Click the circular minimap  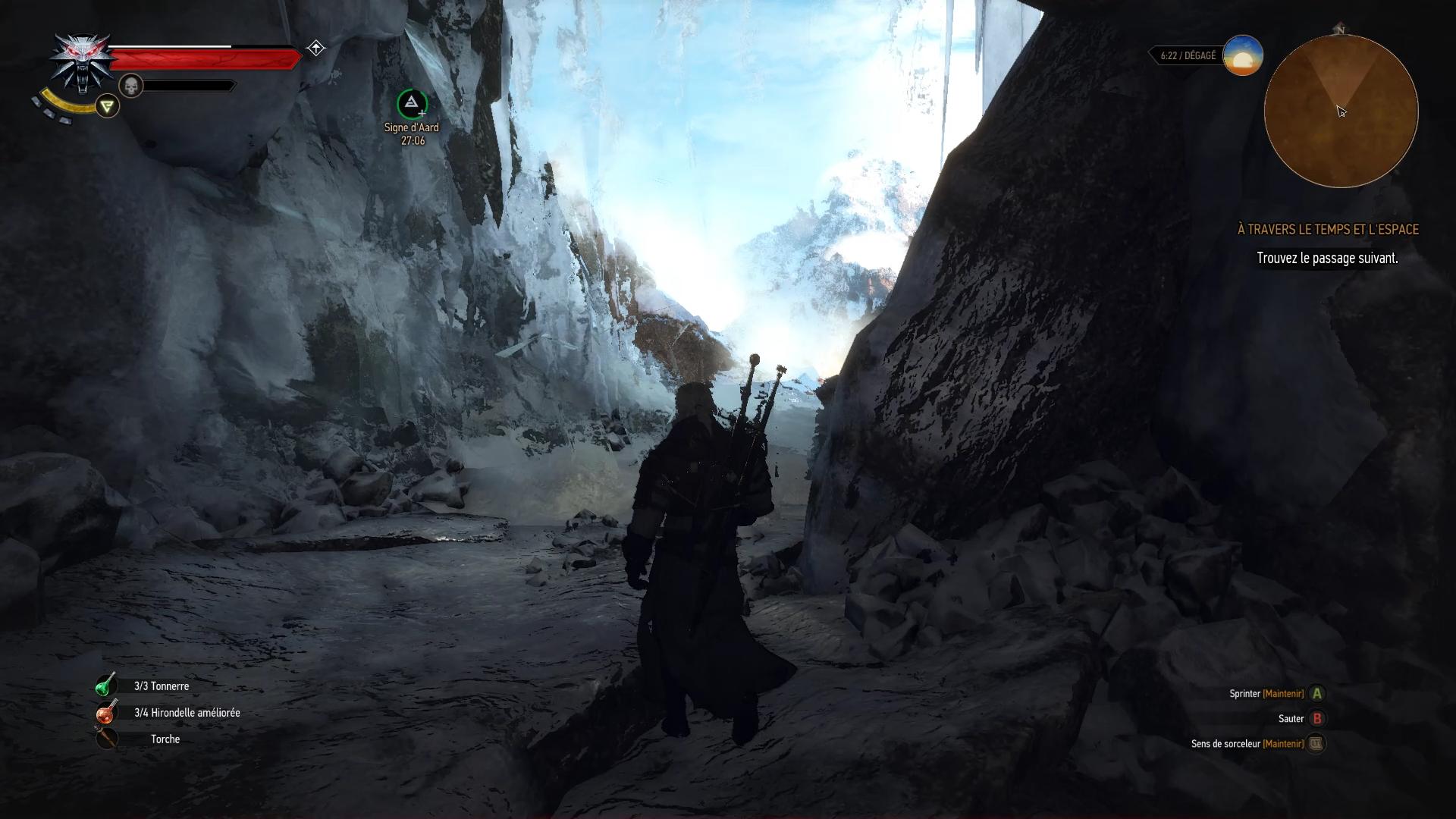point(1341,111)
